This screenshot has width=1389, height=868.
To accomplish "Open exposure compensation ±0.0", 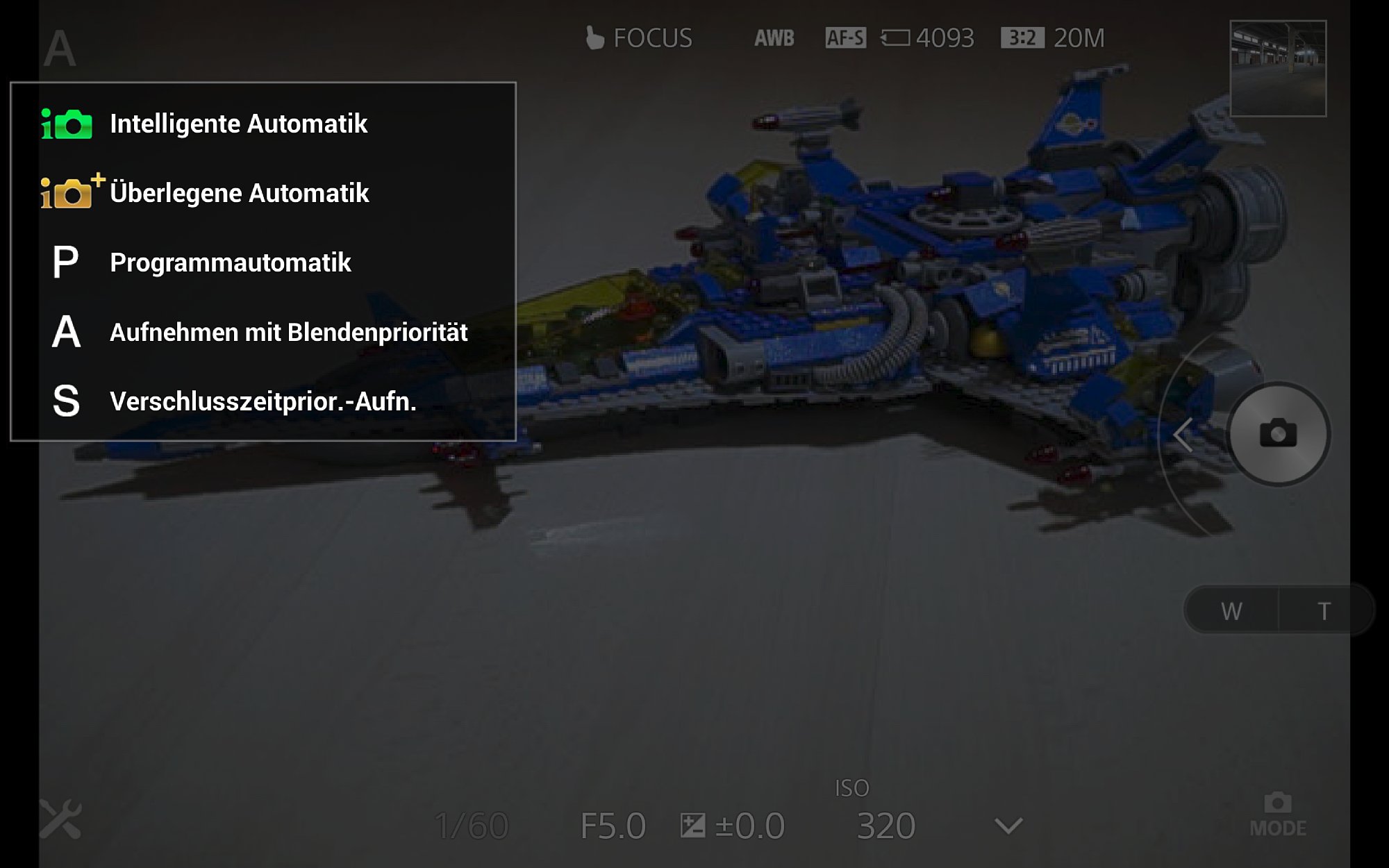I will [x=733, y=826].
